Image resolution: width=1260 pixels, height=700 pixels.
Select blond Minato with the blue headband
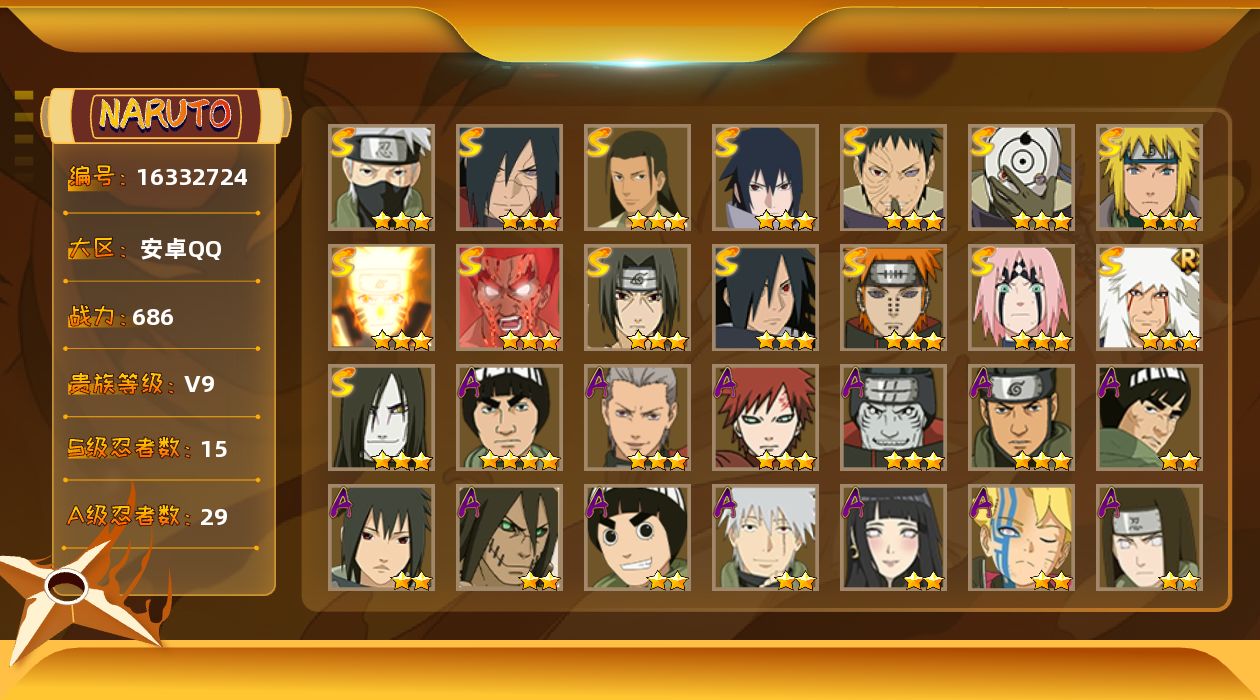1149,178
